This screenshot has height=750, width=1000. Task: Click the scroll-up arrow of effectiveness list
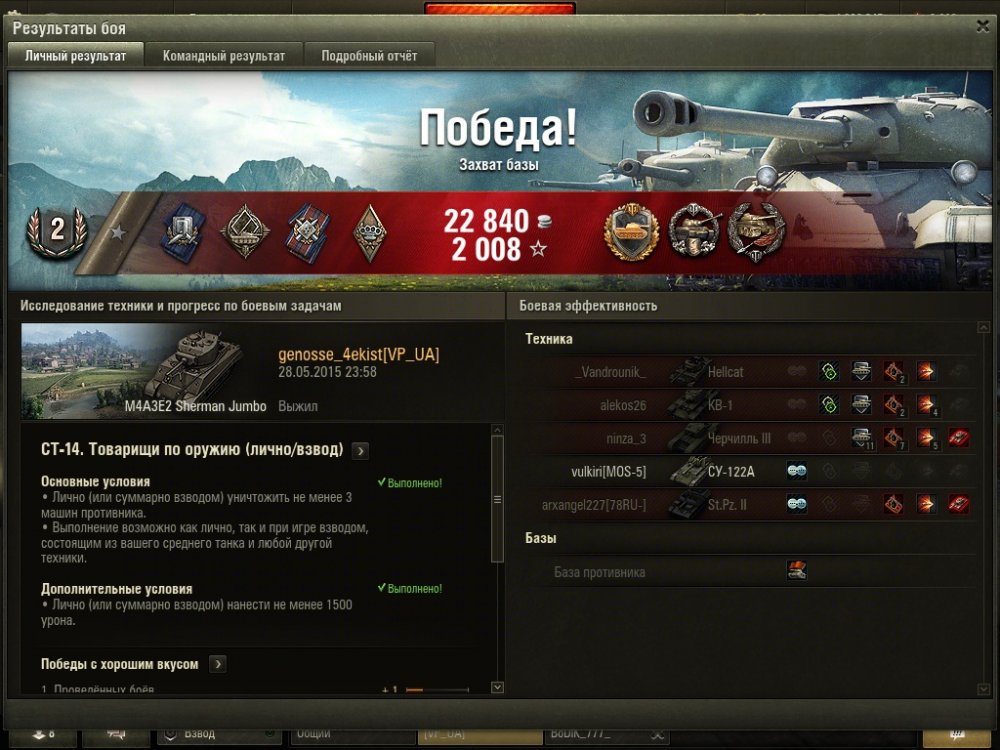click(983, 328)
